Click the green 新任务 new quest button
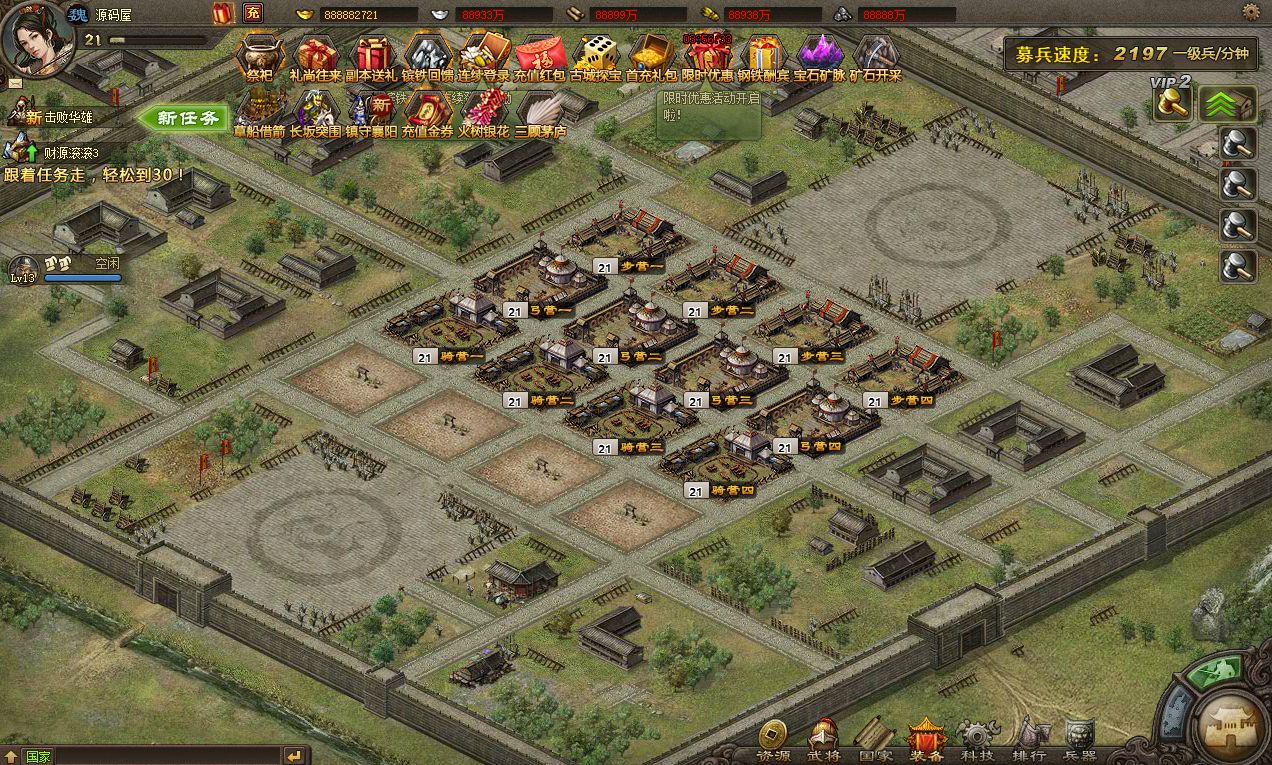 coord(188,118)
